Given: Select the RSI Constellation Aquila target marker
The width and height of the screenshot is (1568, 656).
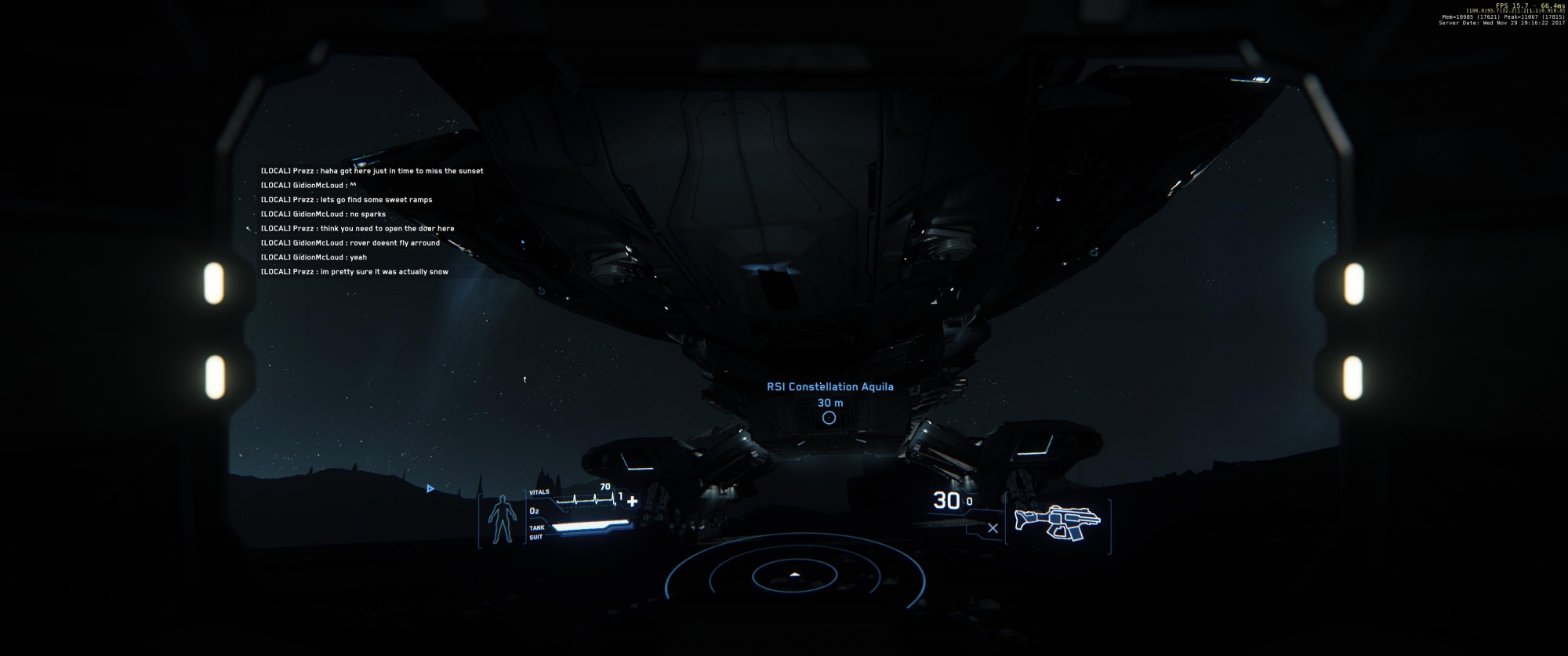Looking at the screenshot, I should click(x=829, y=418).
